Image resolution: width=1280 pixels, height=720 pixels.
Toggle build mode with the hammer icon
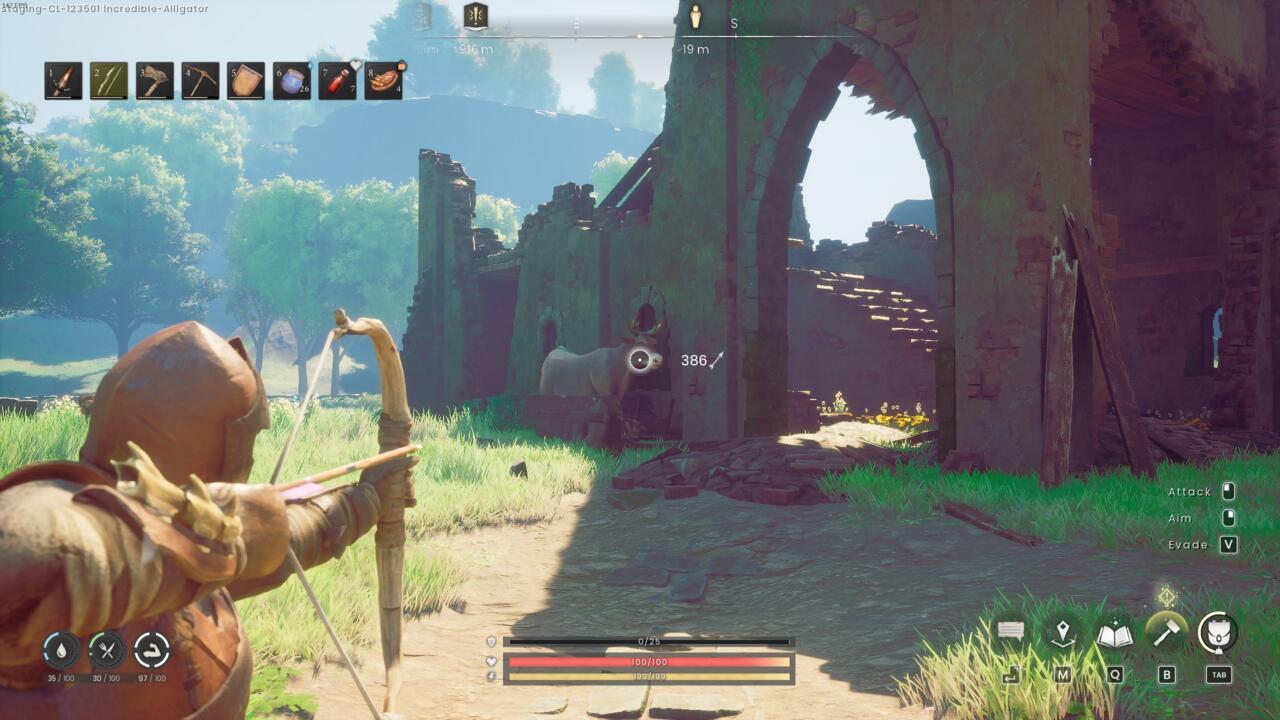coord(1166,630)
